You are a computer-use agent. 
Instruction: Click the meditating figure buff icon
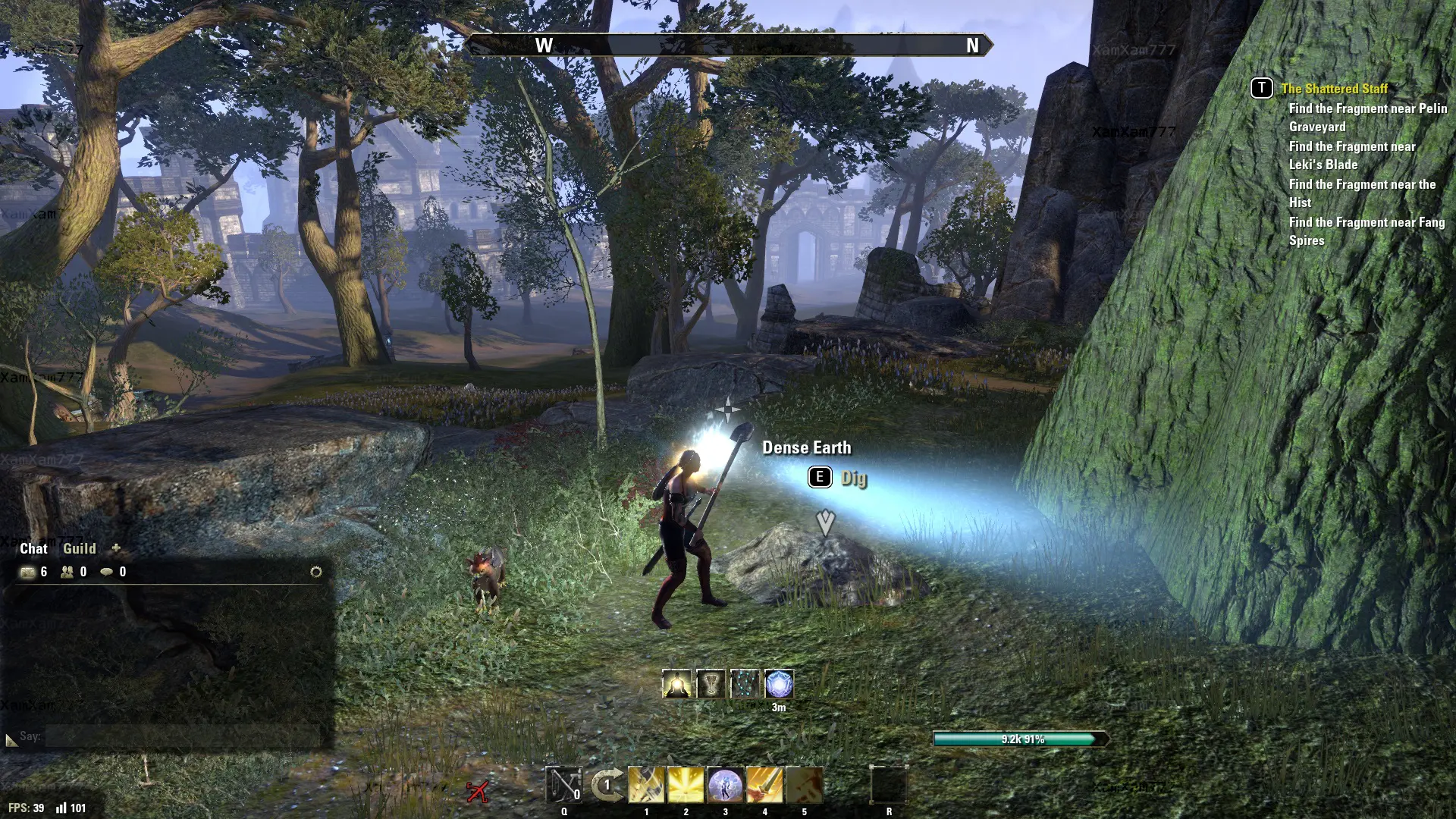tap(676, 684)
